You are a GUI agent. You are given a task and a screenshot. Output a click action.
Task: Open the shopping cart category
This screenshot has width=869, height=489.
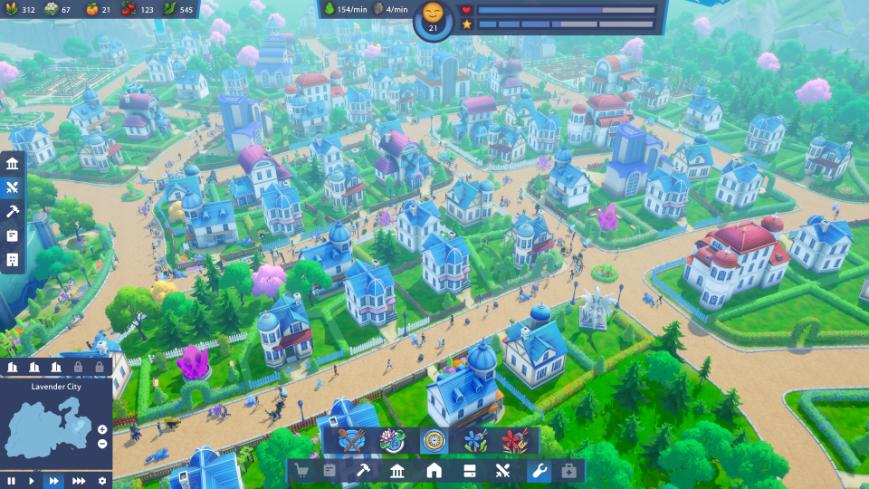pos(304,471)
